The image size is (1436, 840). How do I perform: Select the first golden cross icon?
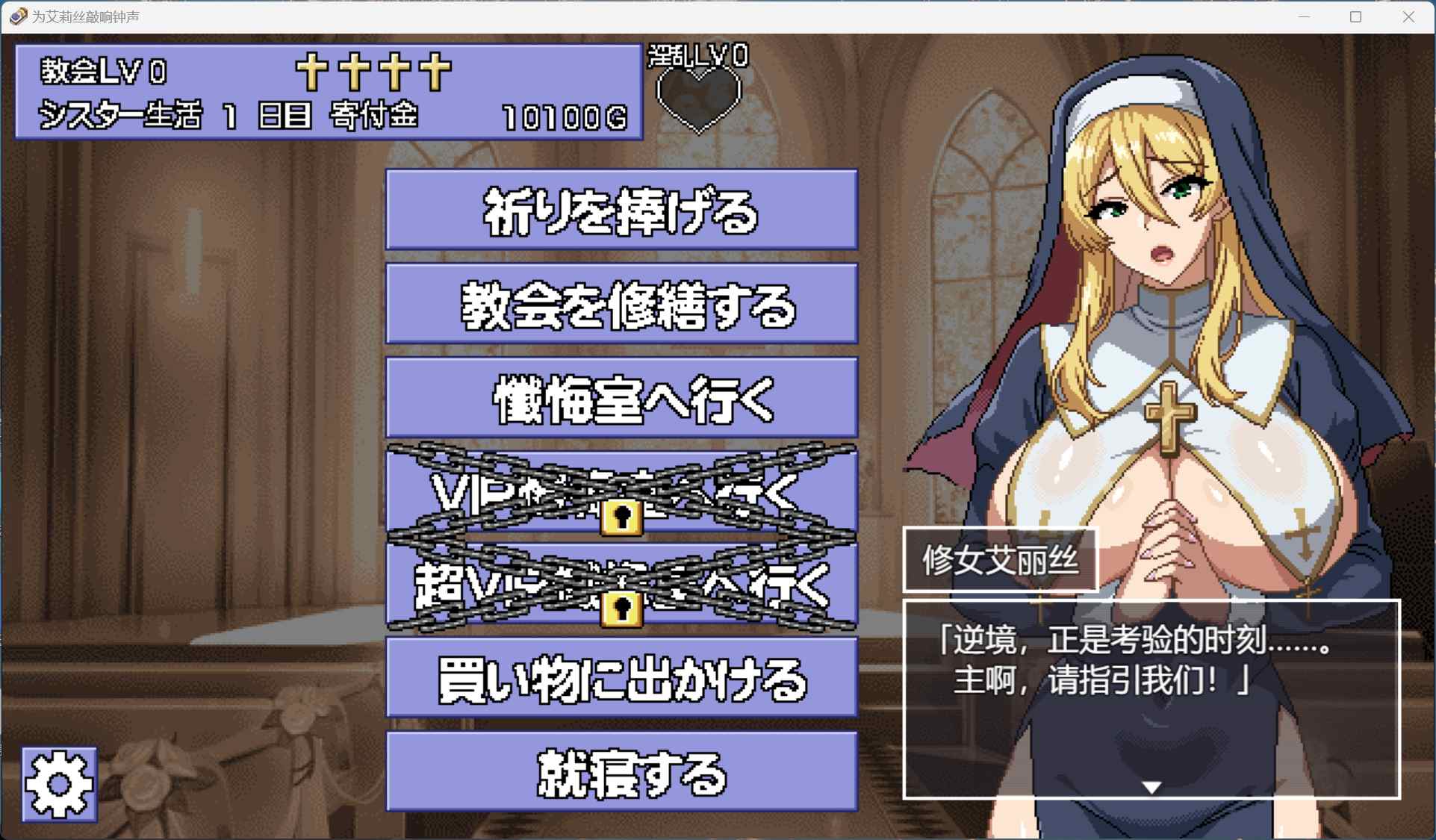click(311, 73)
